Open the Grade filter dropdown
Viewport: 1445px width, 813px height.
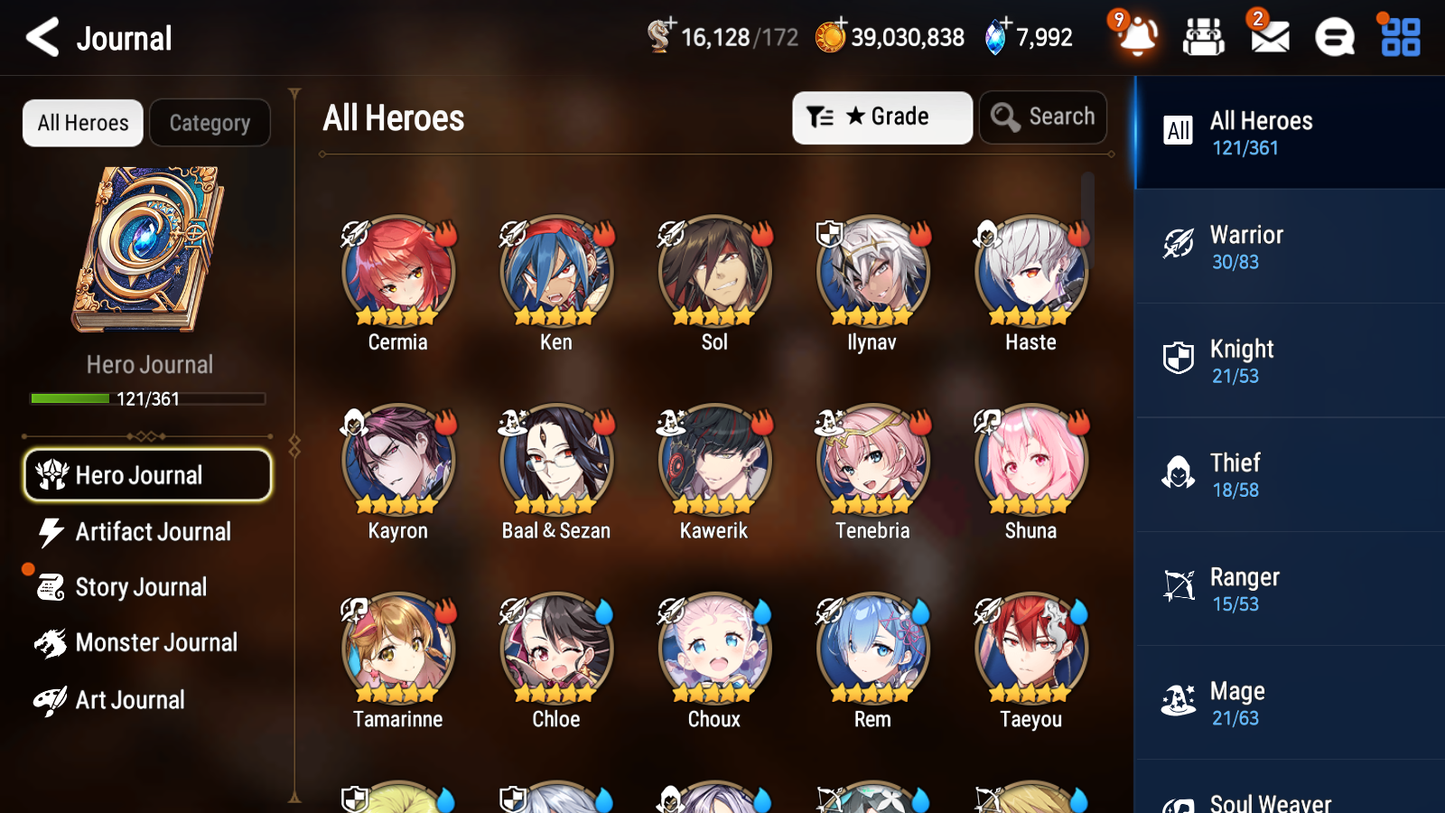pos(882,117)
